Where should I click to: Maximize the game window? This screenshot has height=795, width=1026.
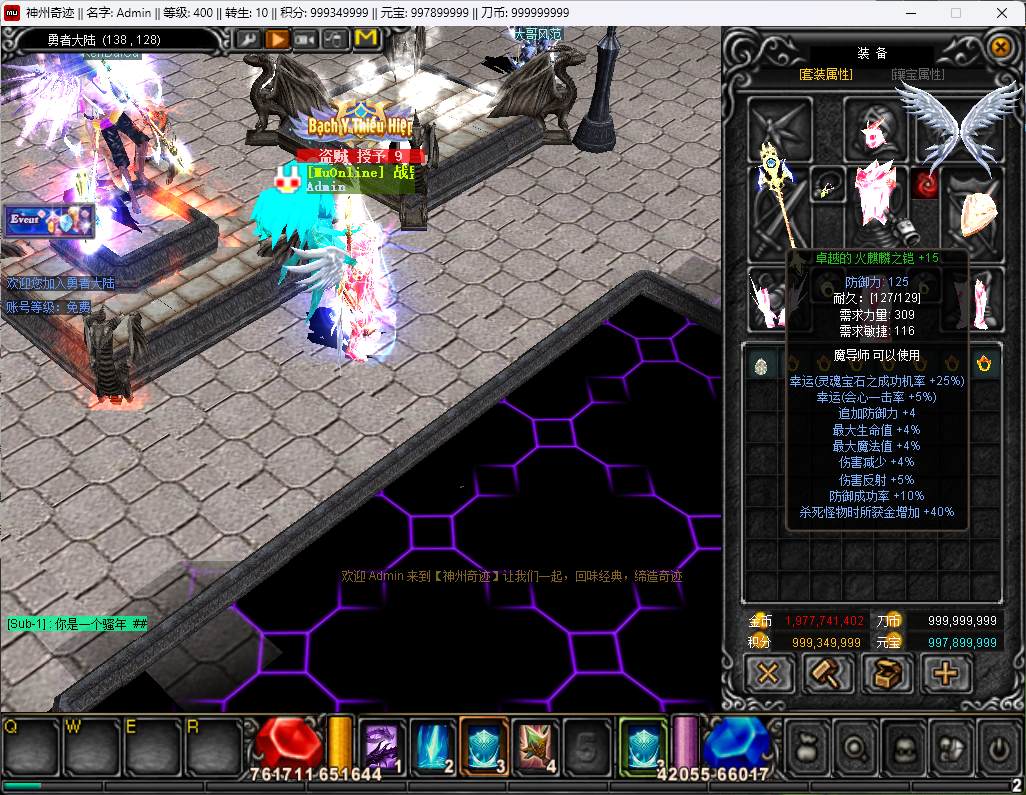(955, 13)
